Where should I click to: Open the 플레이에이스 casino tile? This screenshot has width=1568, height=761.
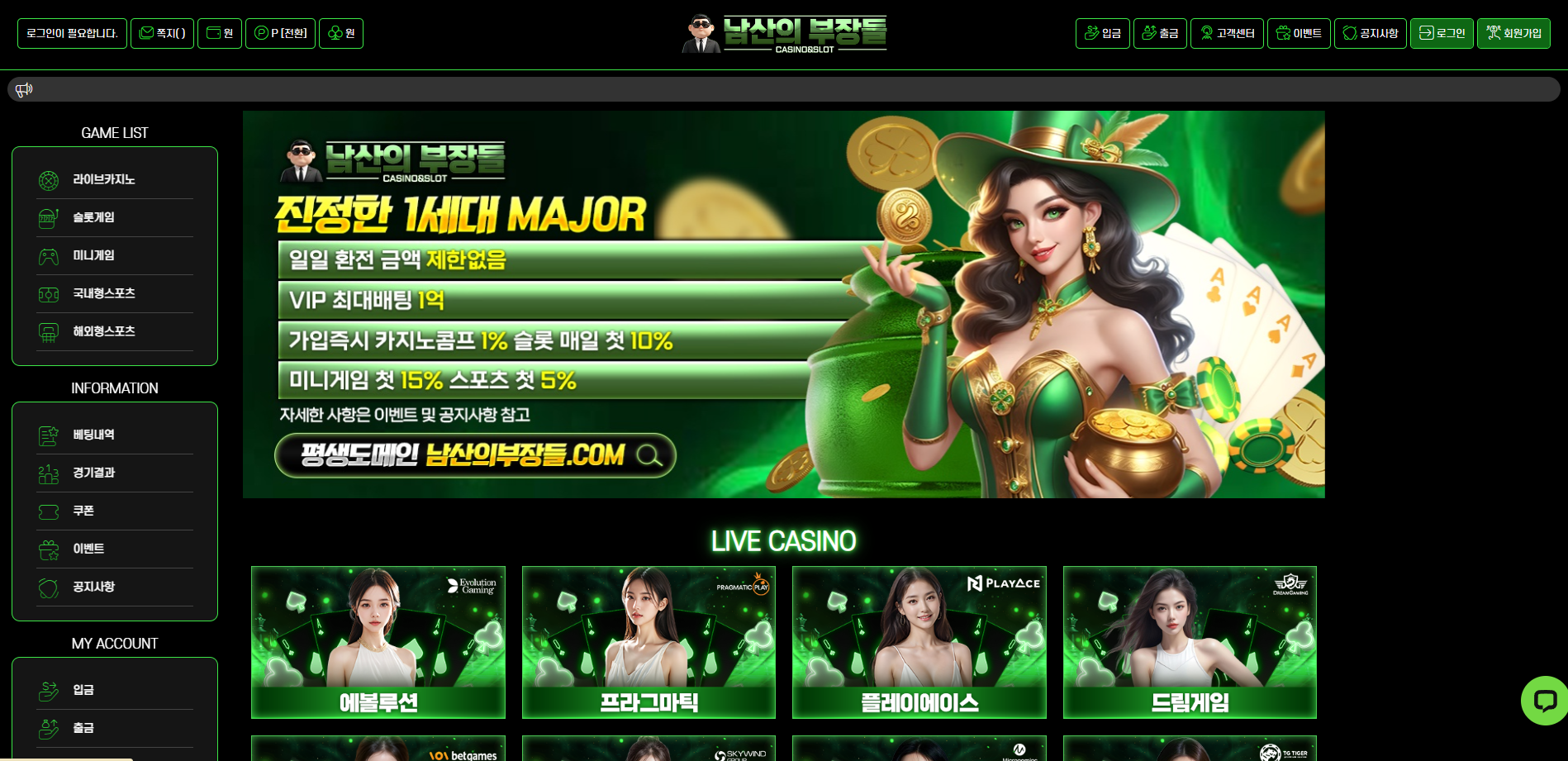click(919, 642)
